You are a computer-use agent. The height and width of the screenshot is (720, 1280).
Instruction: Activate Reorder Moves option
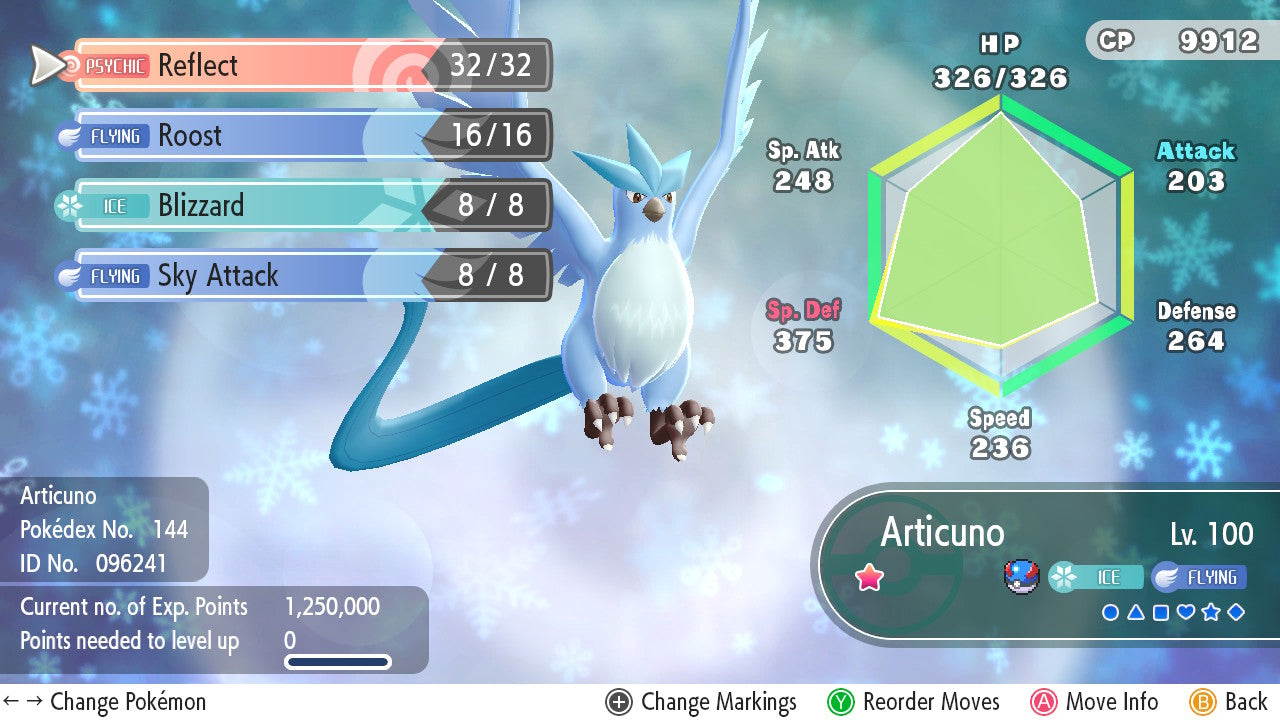point(914,702)
